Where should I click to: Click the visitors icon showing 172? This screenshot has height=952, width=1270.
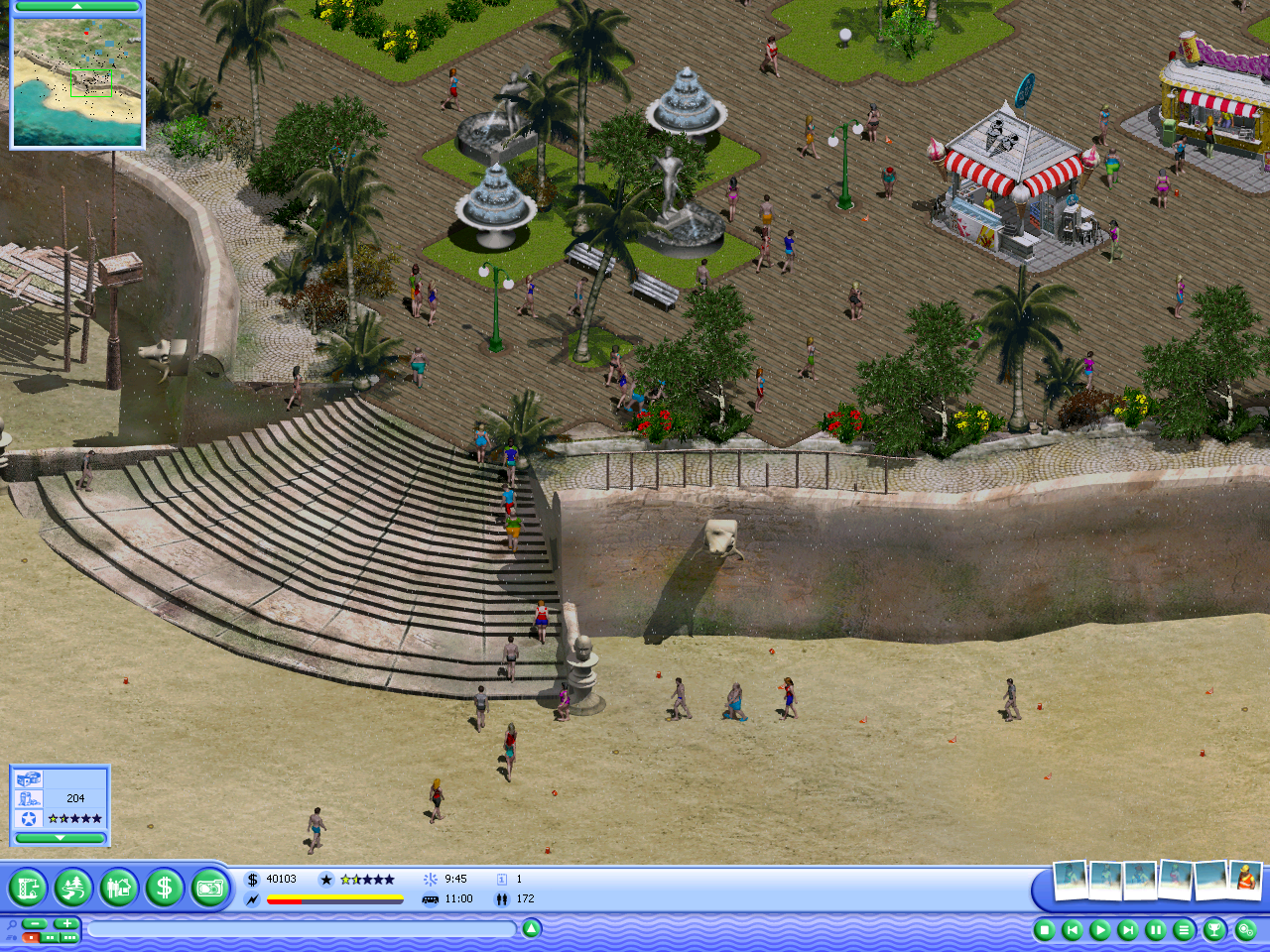(500, 899)
